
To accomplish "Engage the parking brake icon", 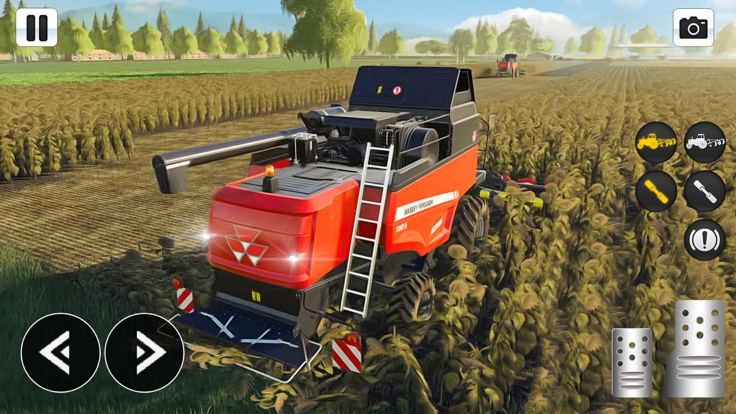I will [705, 239].
